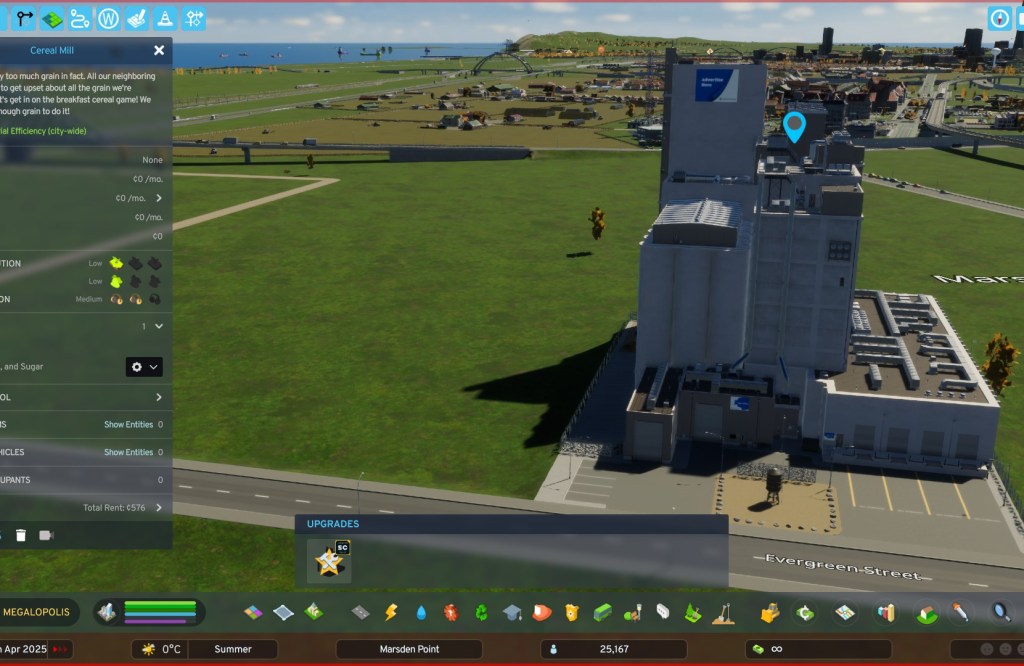Open the Electricity lightning bolt menu
Image resolution: width=1024 pixels, height=666 pixels.
click(391, 612)
